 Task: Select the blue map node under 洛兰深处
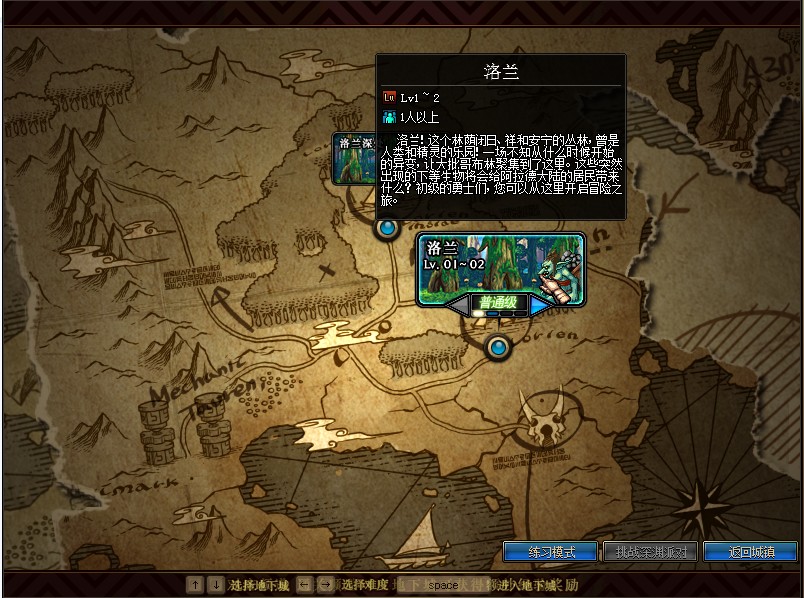point(387,229)
